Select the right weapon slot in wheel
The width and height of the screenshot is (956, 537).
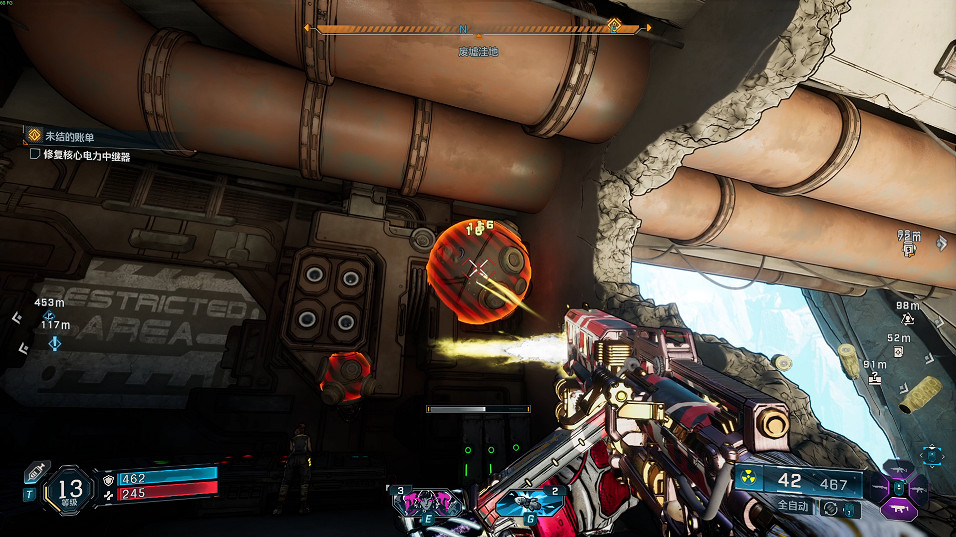tap(919, 488)
